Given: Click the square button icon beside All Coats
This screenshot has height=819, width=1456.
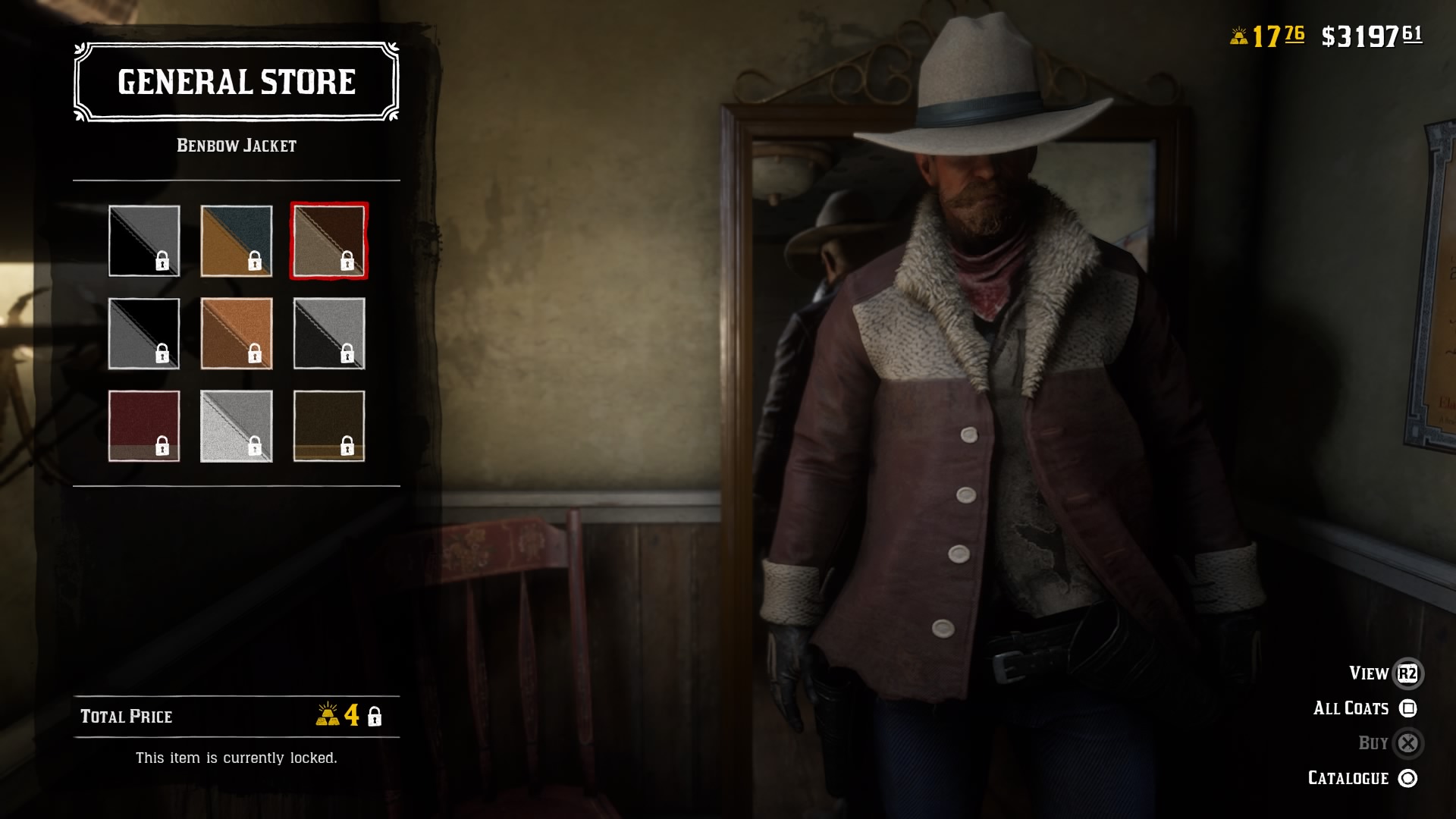Looking at the screenshot, I should 1408,708.
